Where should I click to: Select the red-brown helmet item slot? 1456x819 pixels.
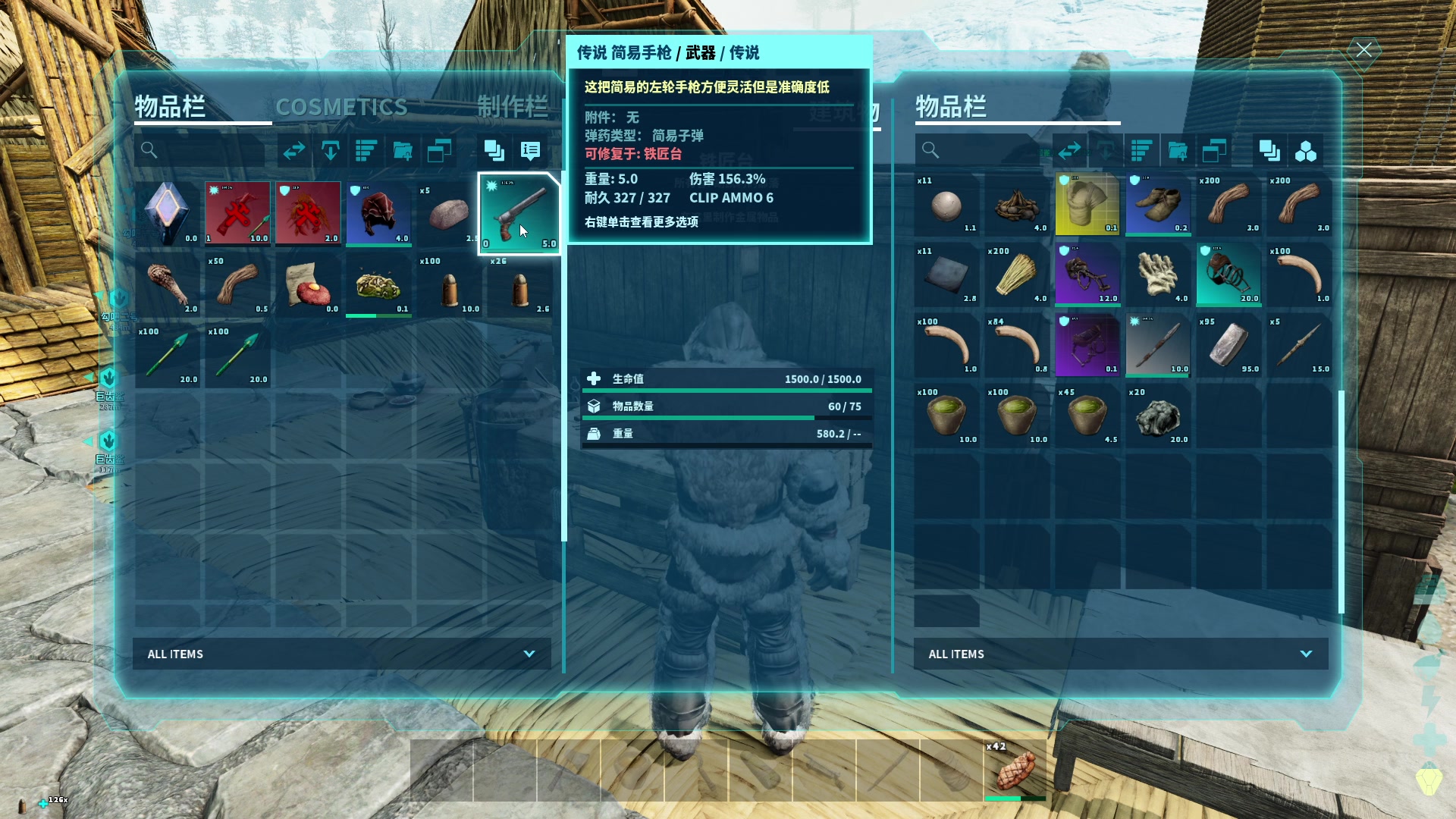click(378, 214)
